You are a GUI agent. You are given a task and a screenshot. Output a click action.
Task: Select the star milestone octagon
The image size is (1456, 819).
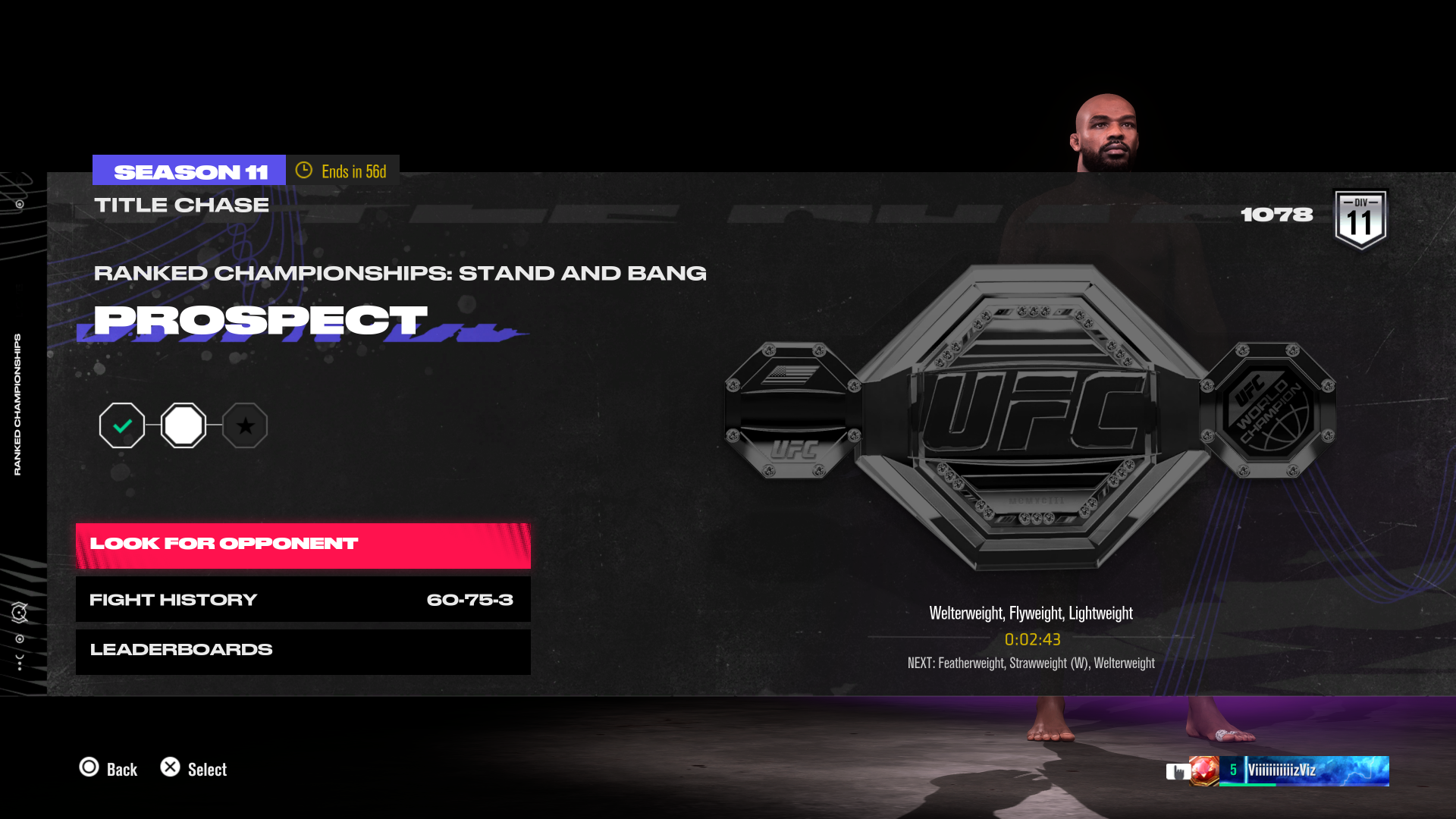pos(246,425)
